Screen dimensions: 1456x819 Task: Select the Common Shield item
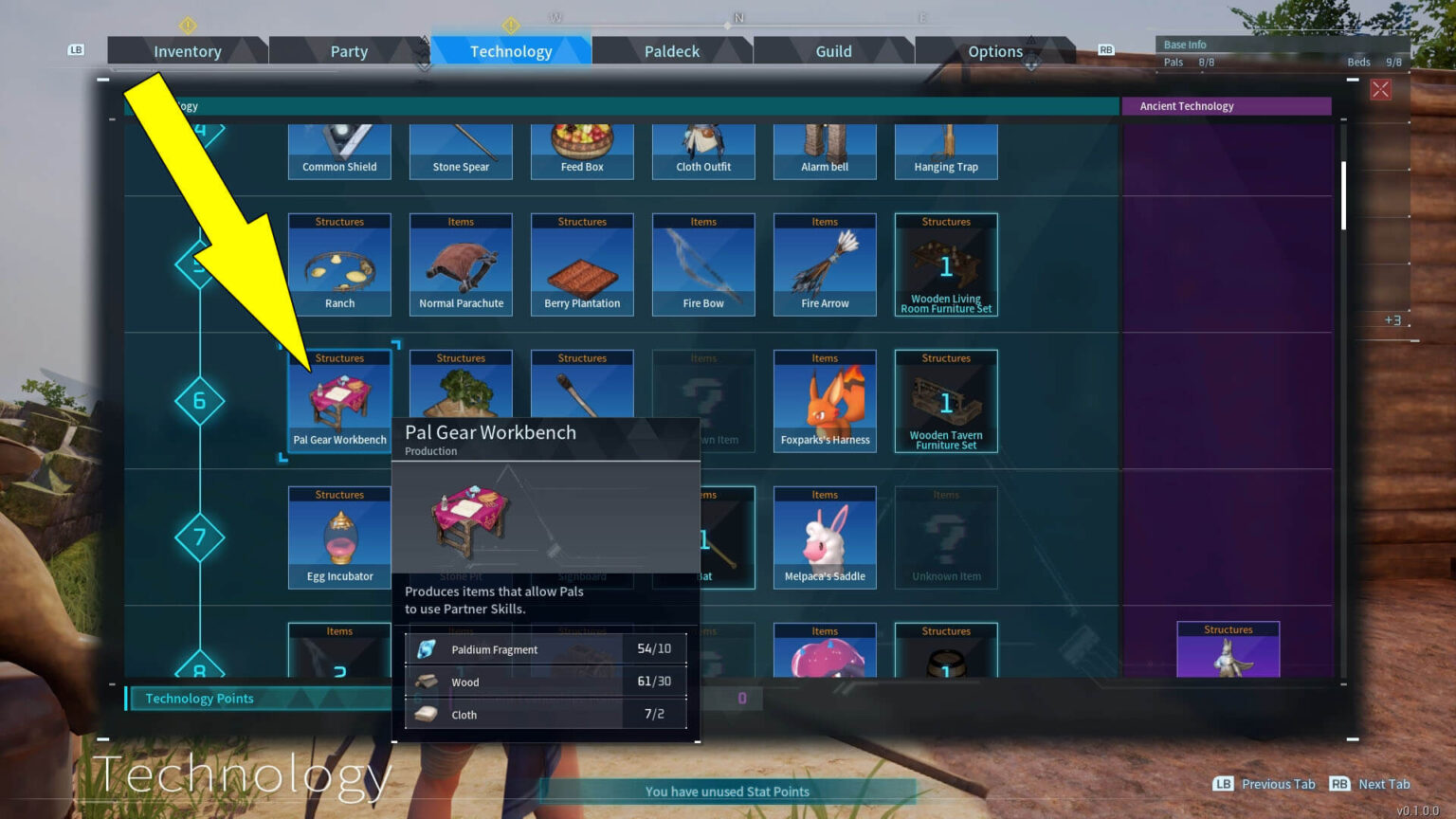point(338,152)
